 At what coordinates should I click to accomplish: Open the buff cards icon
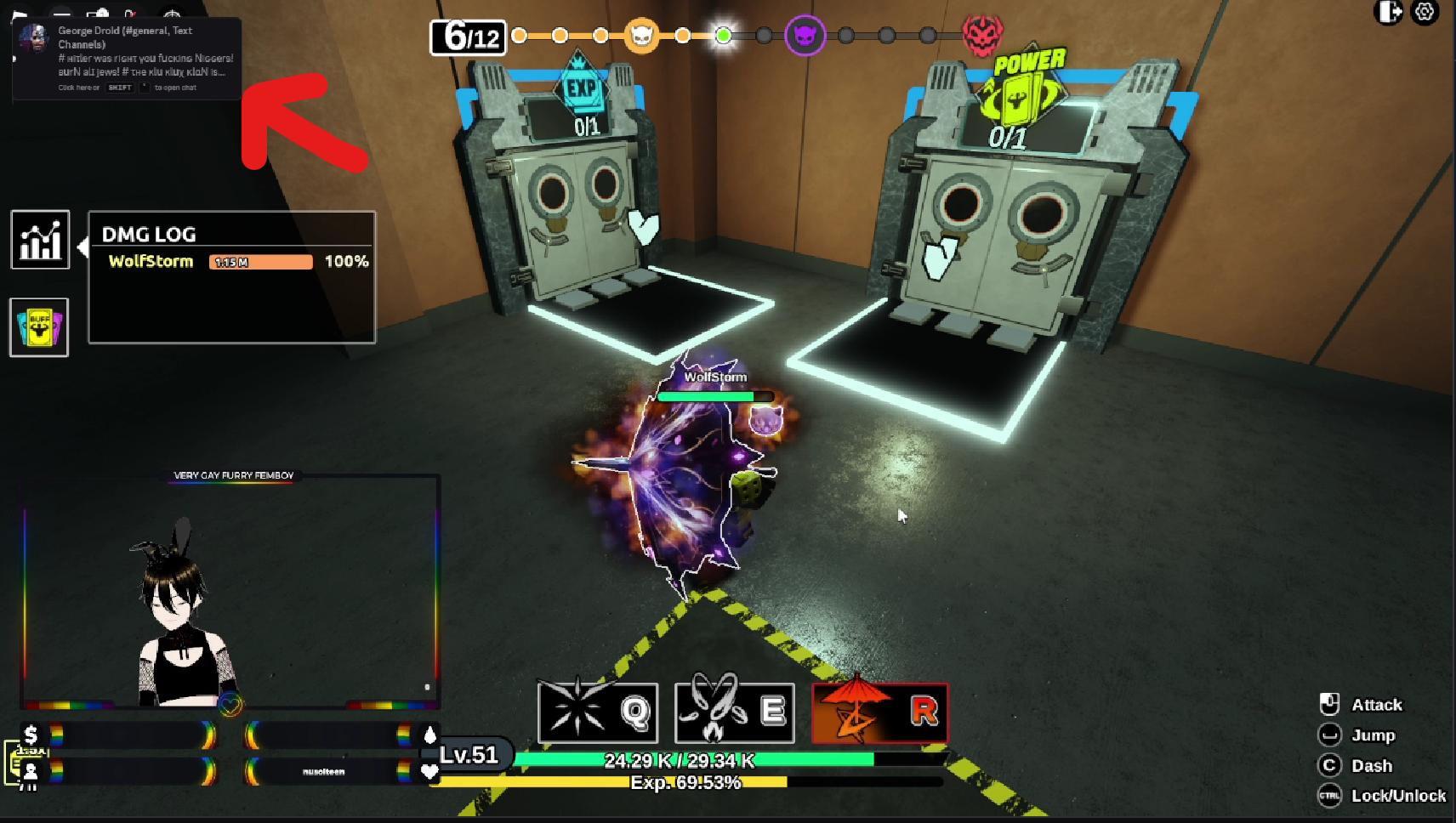39,327
